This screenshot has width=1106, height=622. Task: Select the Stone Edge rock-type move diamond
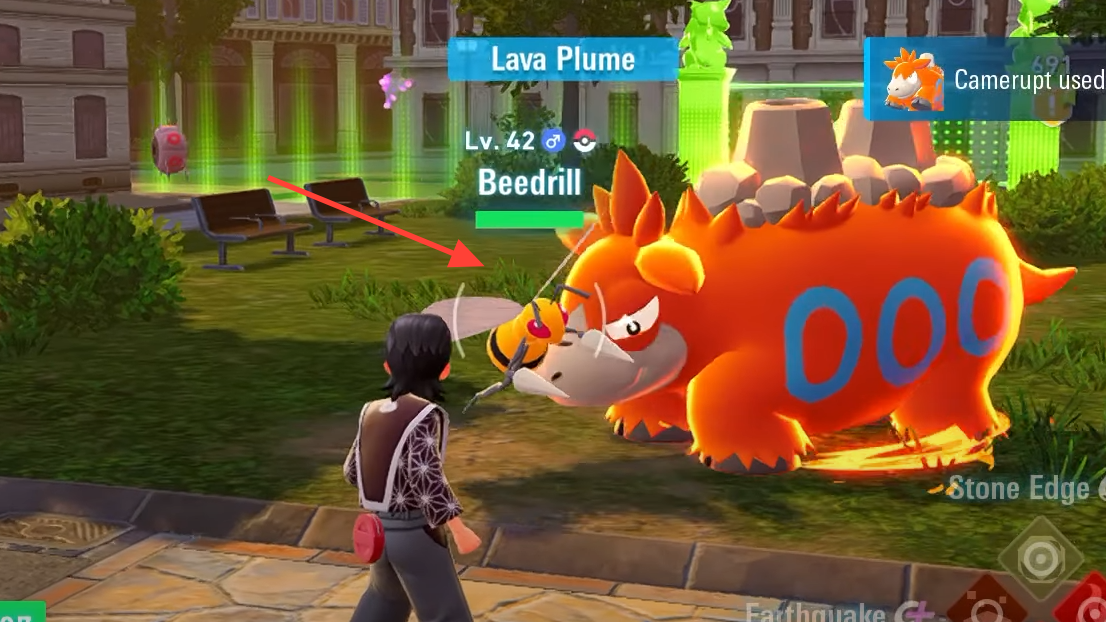(1043, 557)
